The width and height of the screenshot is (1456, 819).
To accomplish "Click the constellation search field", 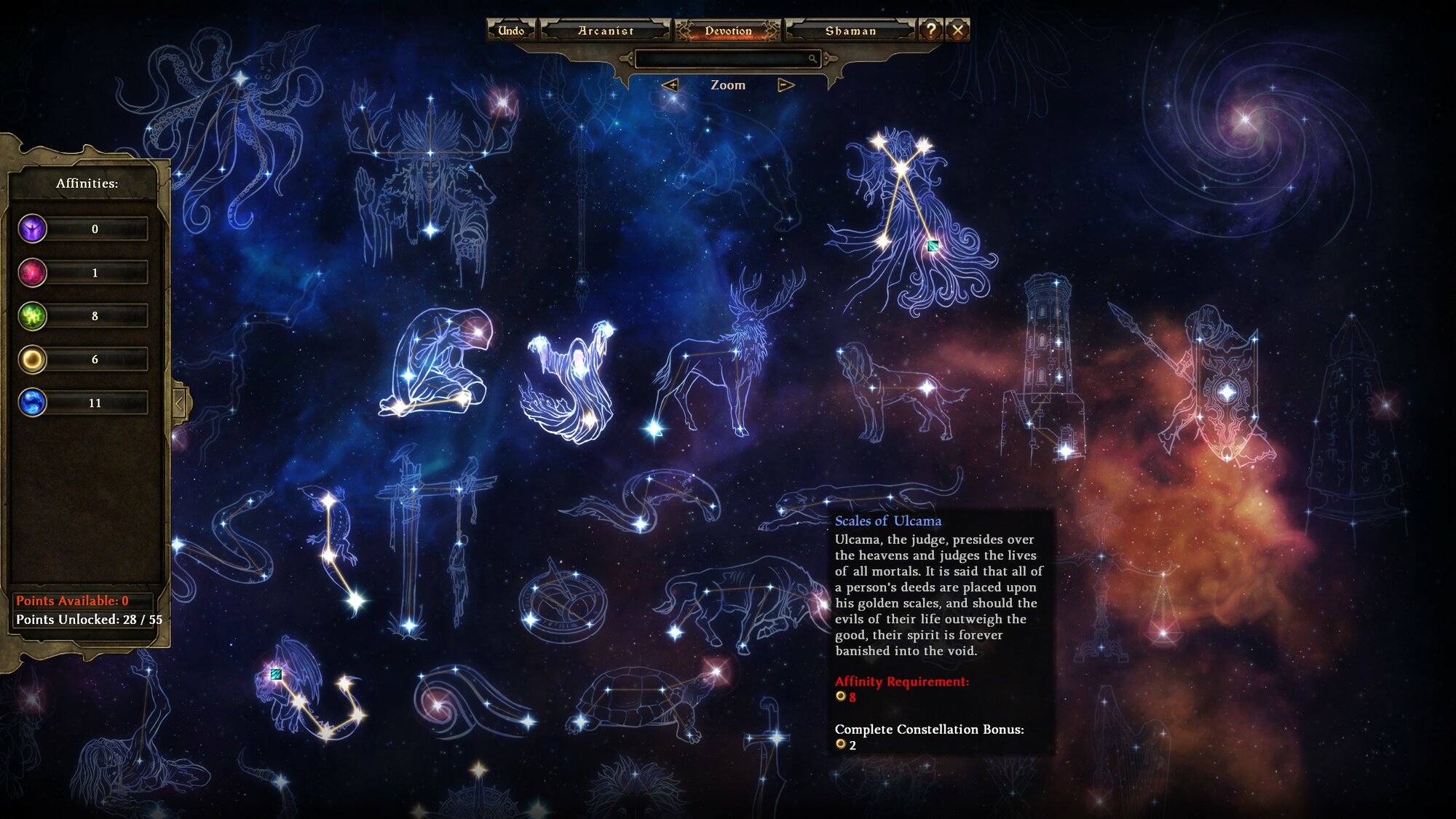I will pos(724,58).
